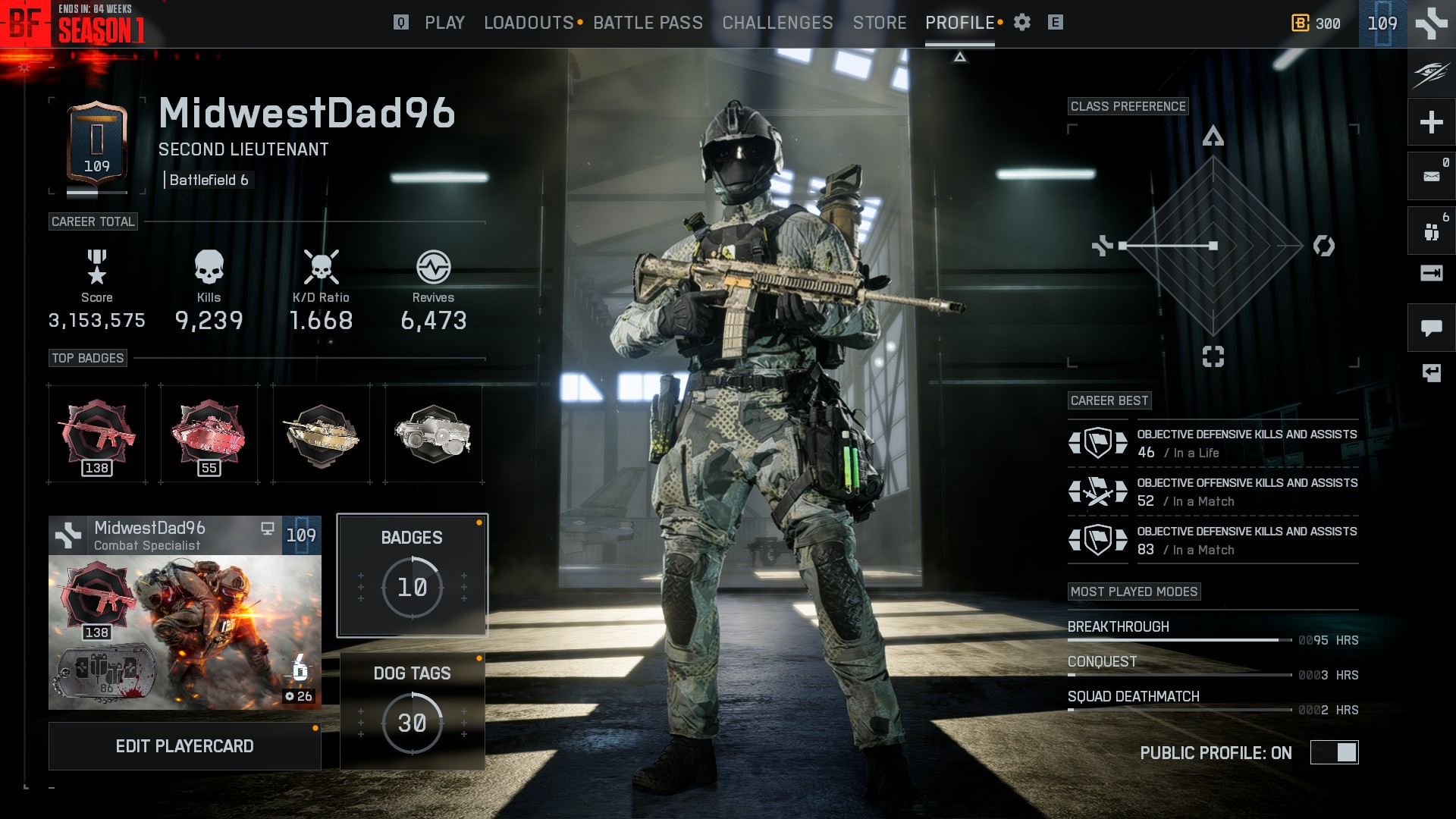This screenshot has height=819, width=1456.
Task: Open the PLAY tab
Action: coord(444,23)
